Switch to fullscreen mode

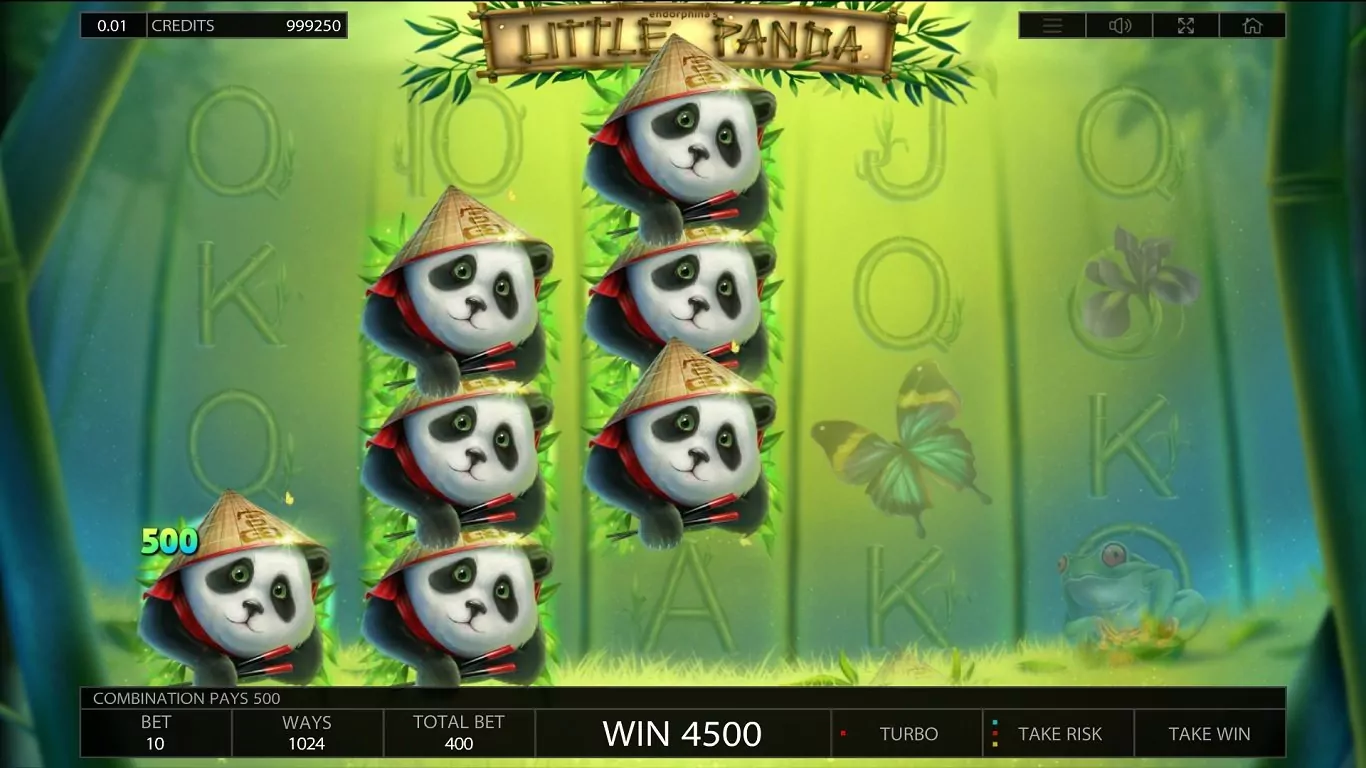(x=1186, y=26)
